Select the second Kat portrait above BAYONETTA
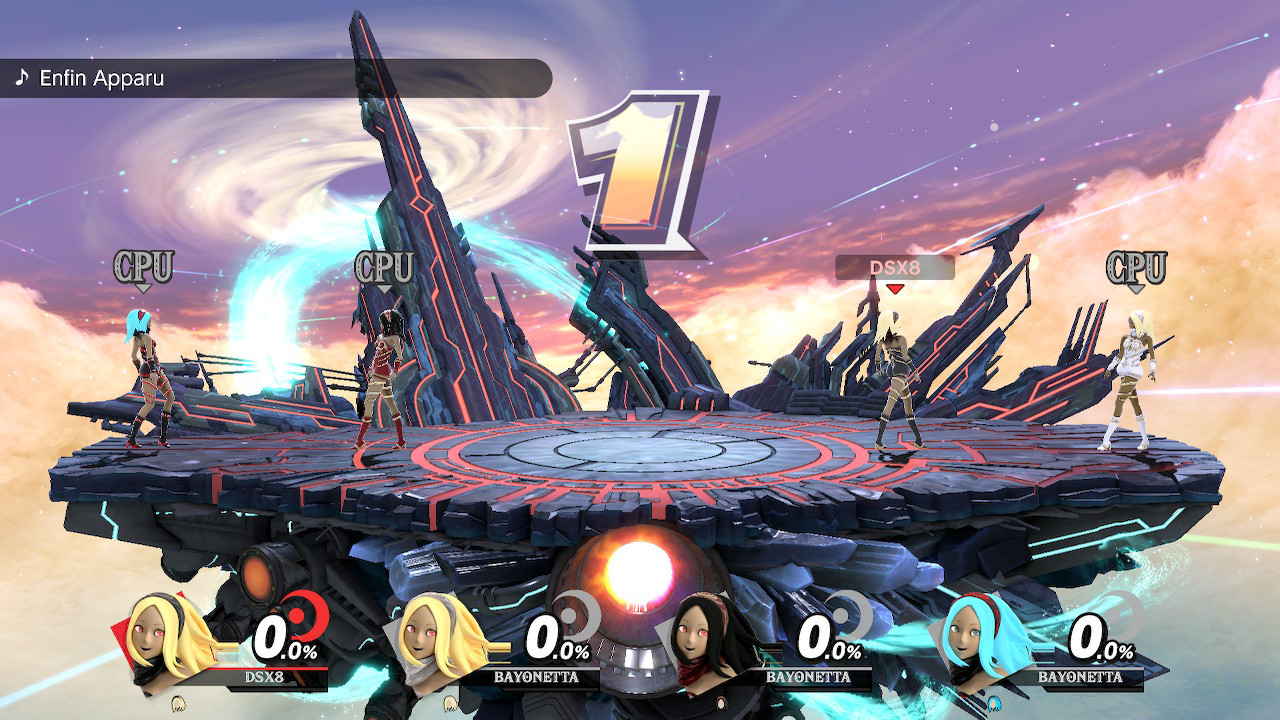Screen dimensions: 1280x720 [x=430, y=640]
